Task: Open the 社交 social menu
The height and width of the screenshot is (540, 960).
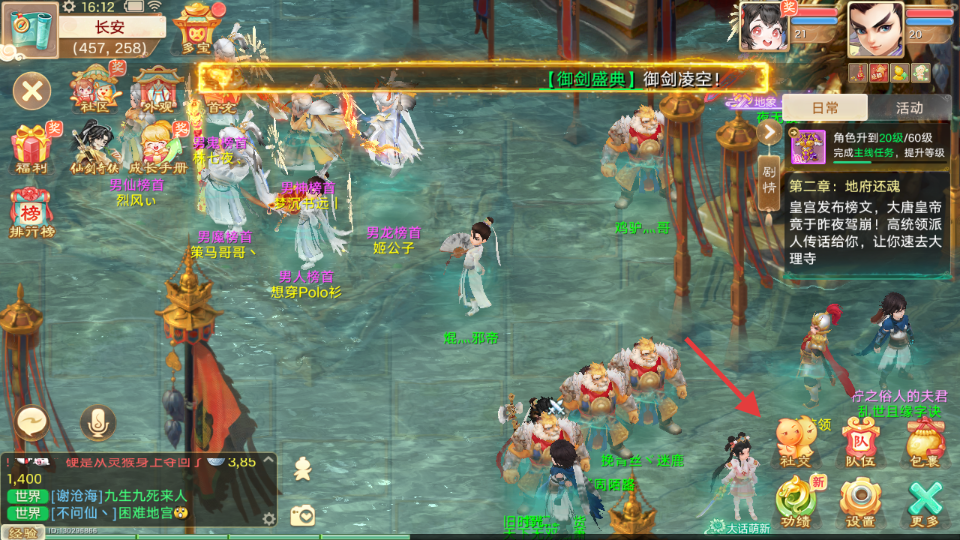Action: pos(796,441)
